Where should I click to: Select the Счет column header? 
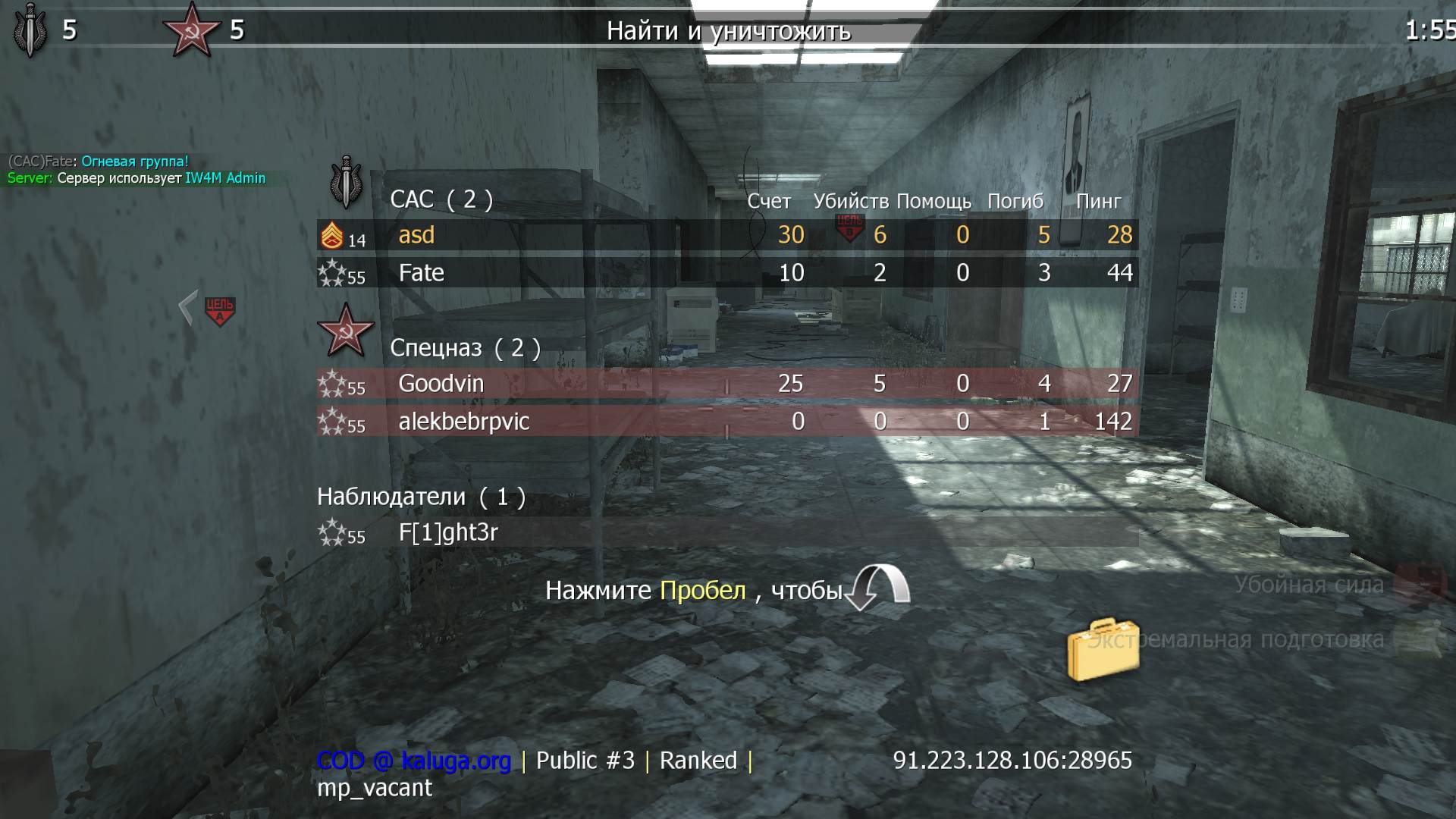click(767, 201)
